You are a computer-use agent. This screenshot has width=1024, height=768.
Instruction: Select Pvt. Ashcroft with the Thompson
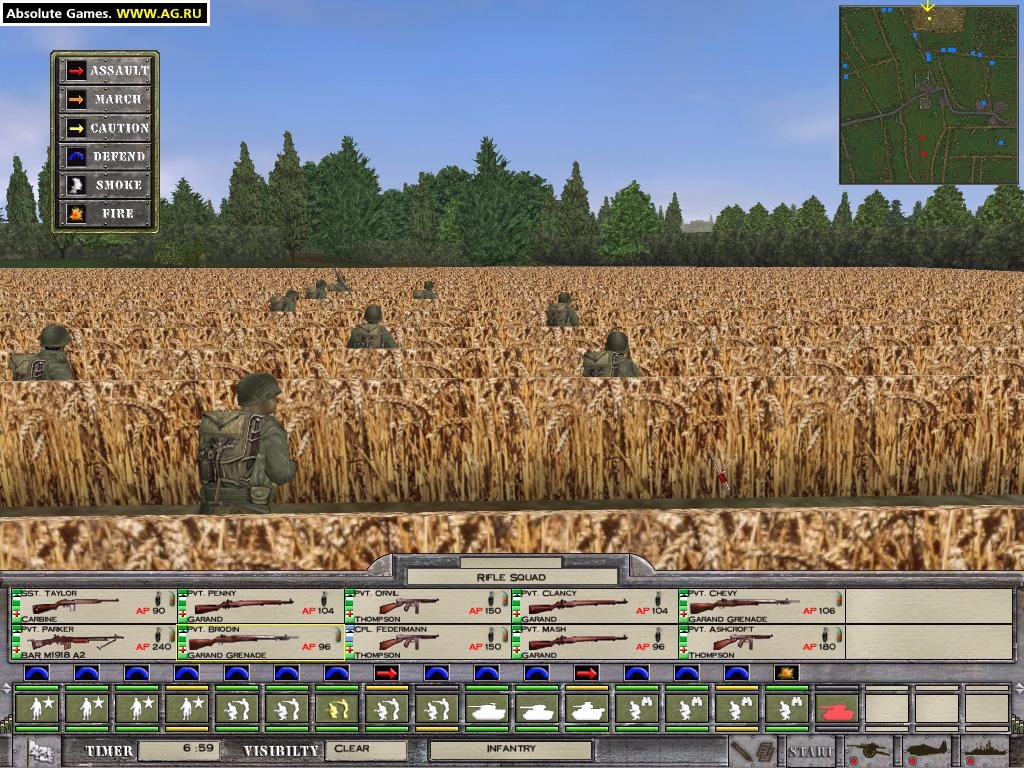pyautogui.click(x=762, y=642)
